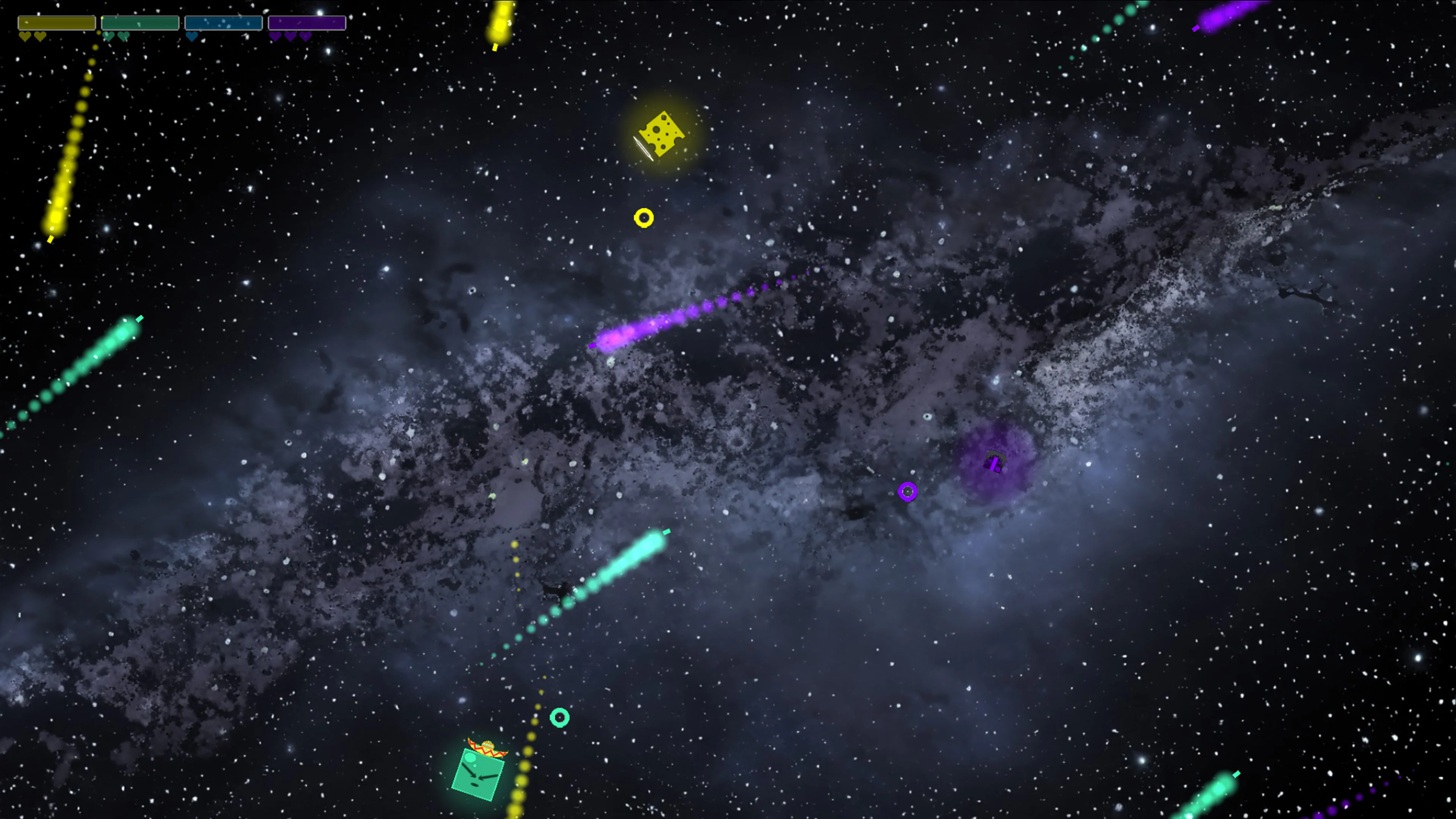Click the purple aiming reticle in the nebula
This screenshot has width=1456, height=819.
pyautogui.click(x=909, y=492)
